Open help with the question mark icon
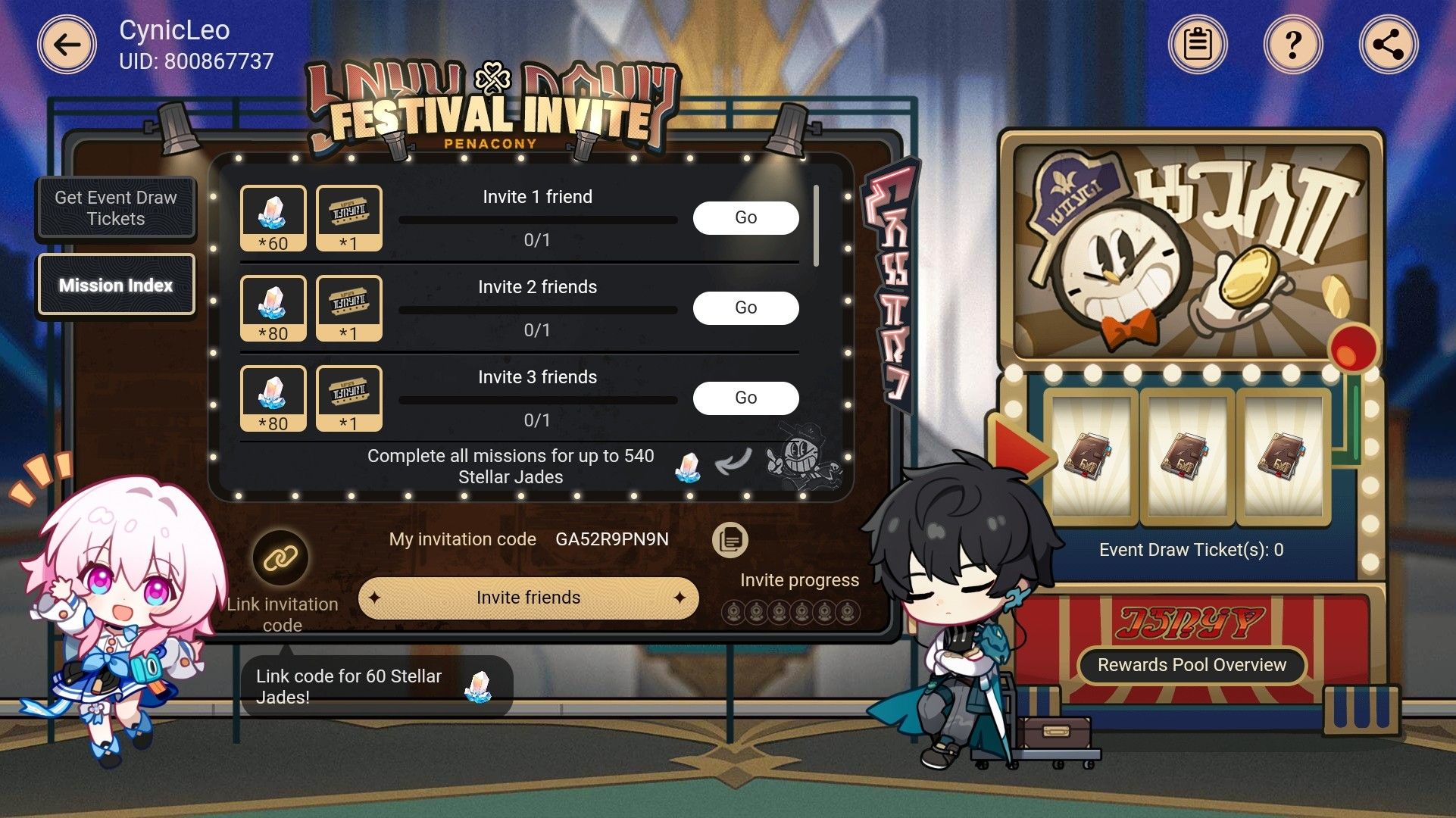The image size is (1456, 818). [x=1294, y=43]
